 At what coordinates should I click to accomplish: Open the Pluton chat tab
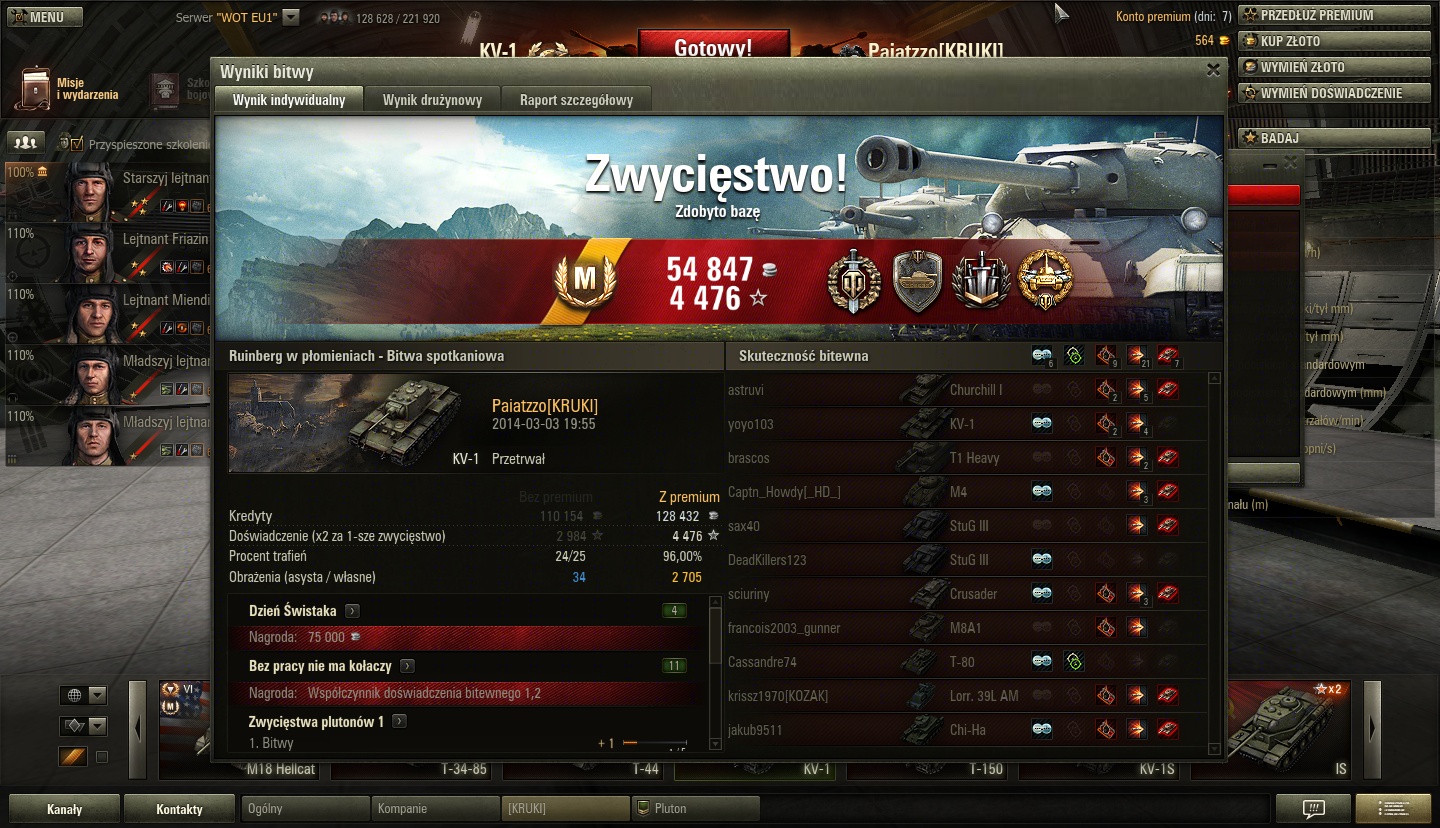pyautogui.click(x=696, y=808)
